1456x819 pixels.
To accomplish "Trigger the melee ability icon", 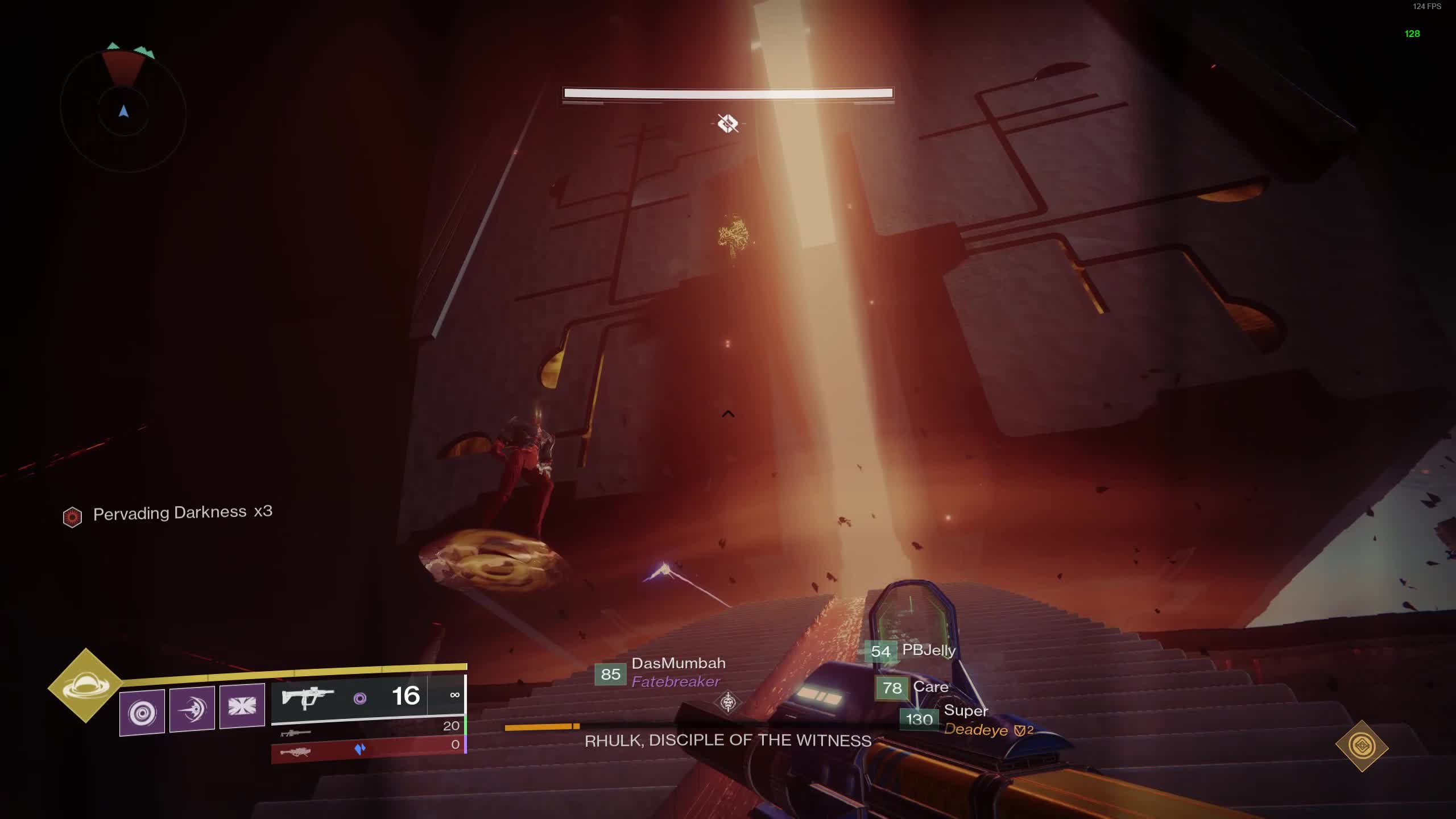I will click(x=192, y=709).
